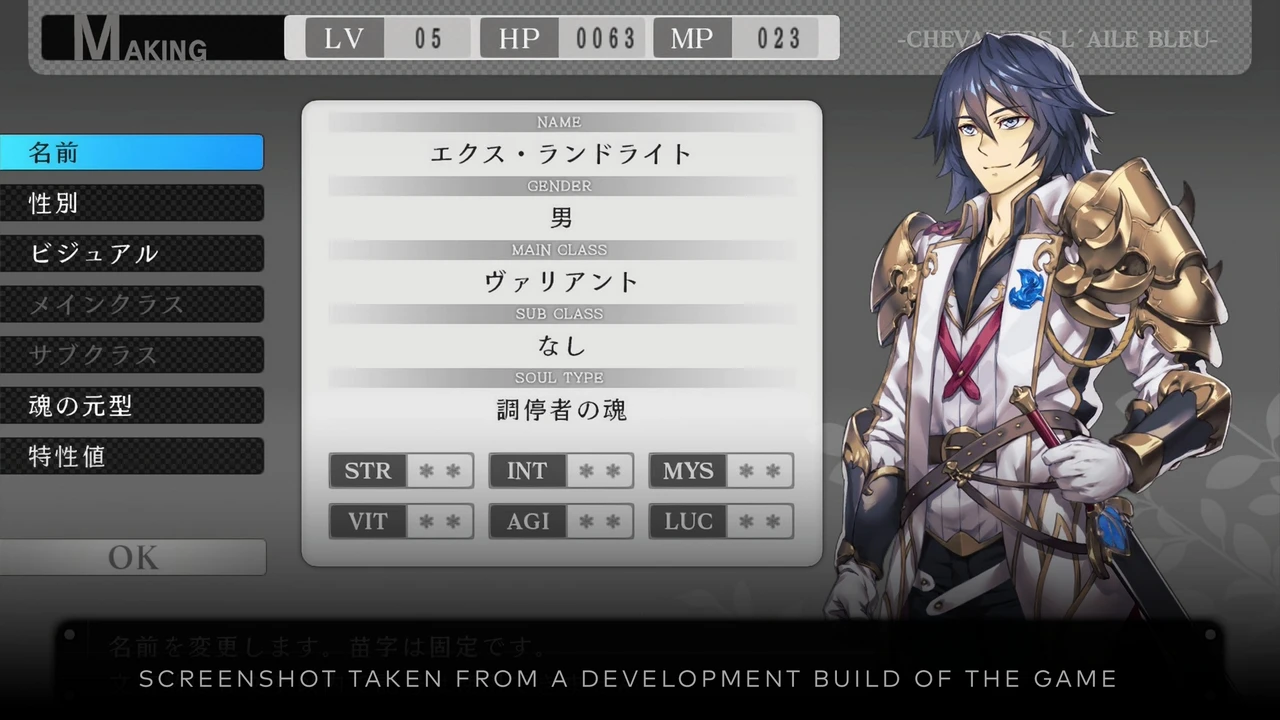Open the SUB CLASS なし selector
The height and width of the screenshot is (720, 1280).
point(560,345)
